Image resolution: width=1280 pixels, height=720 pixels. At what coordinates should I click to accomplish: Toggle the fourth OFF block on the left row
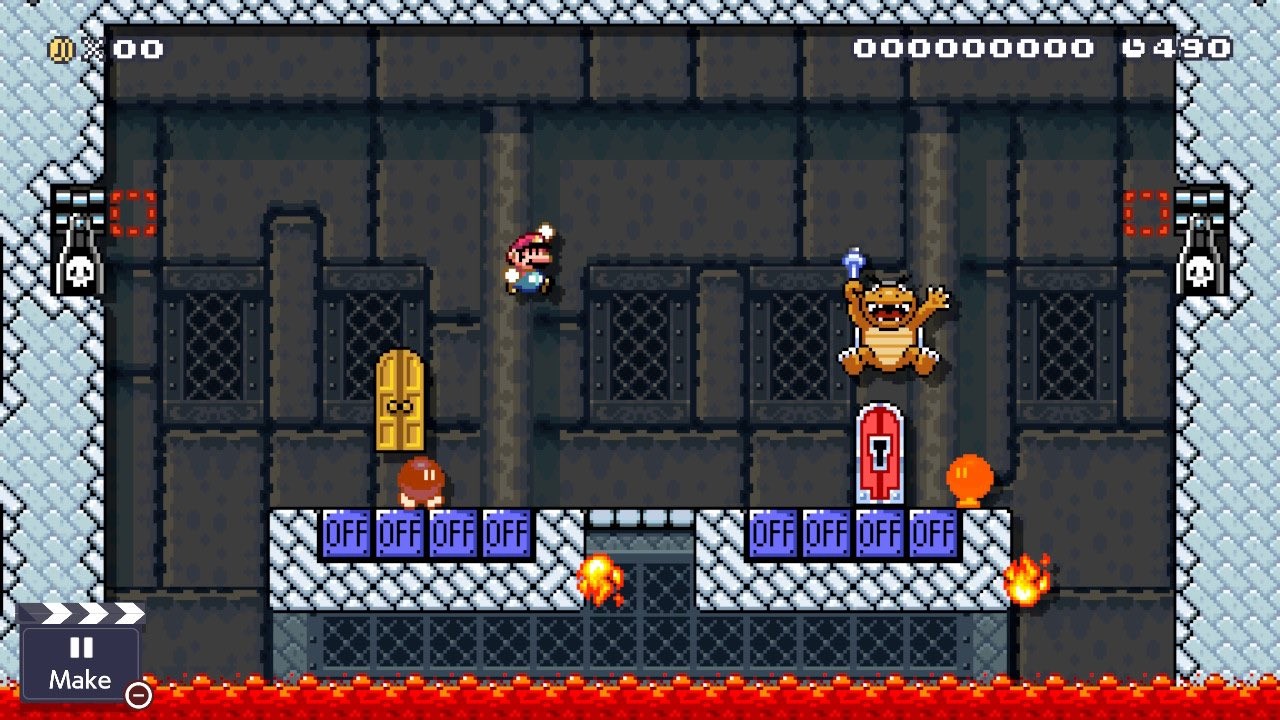(508, 534)
